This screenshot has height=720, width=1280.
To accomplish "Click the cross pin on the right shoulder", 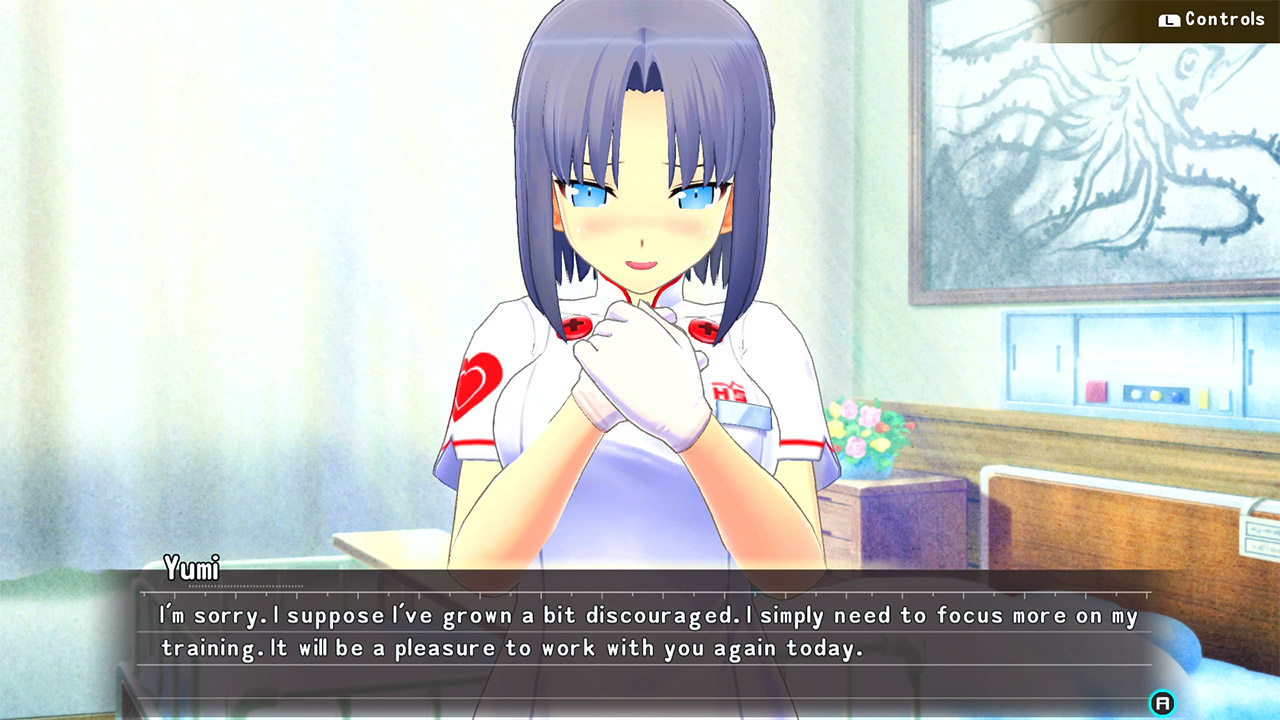I will (703, 330).
